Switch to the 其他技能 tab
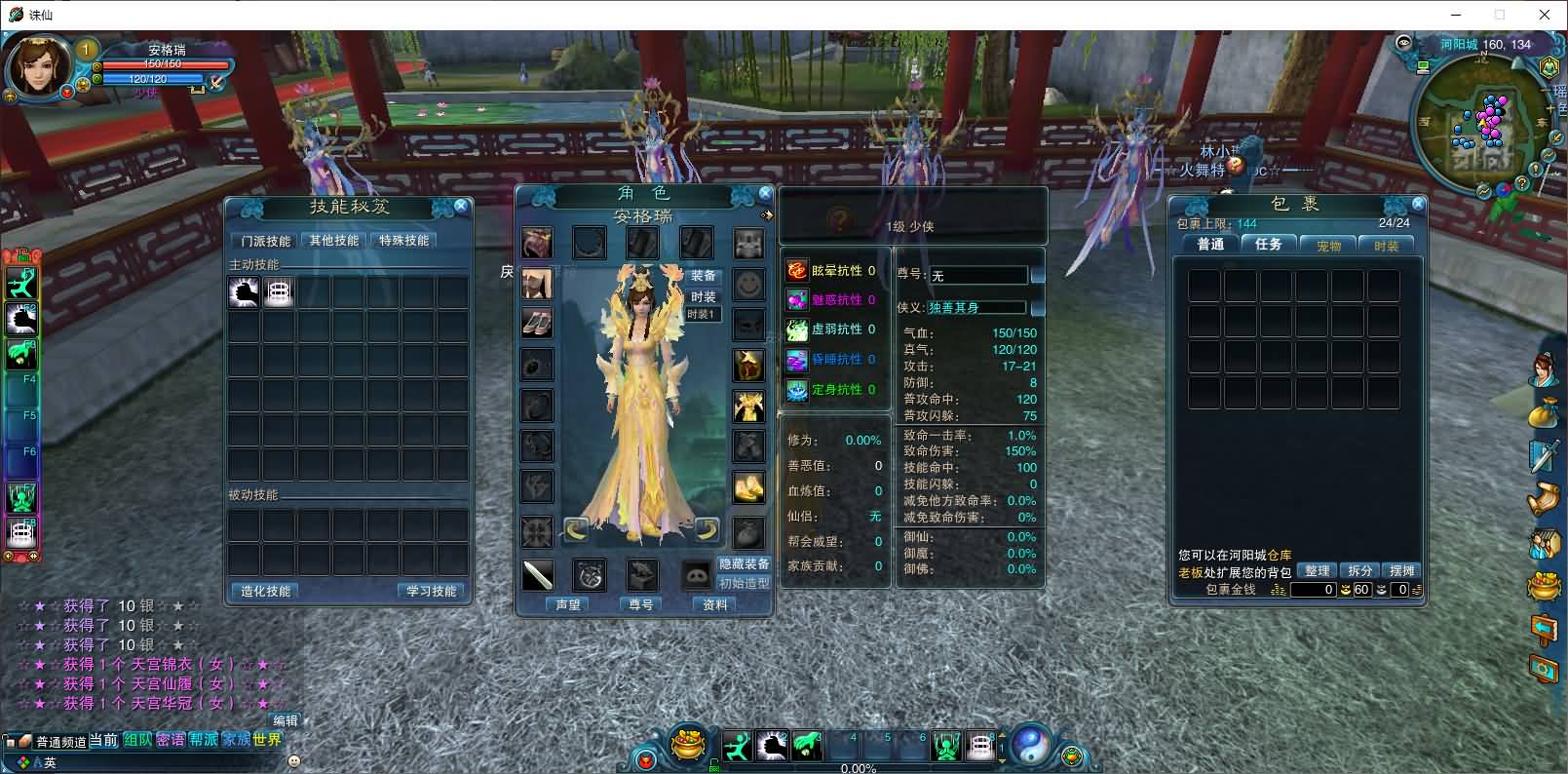 point(334,241)
